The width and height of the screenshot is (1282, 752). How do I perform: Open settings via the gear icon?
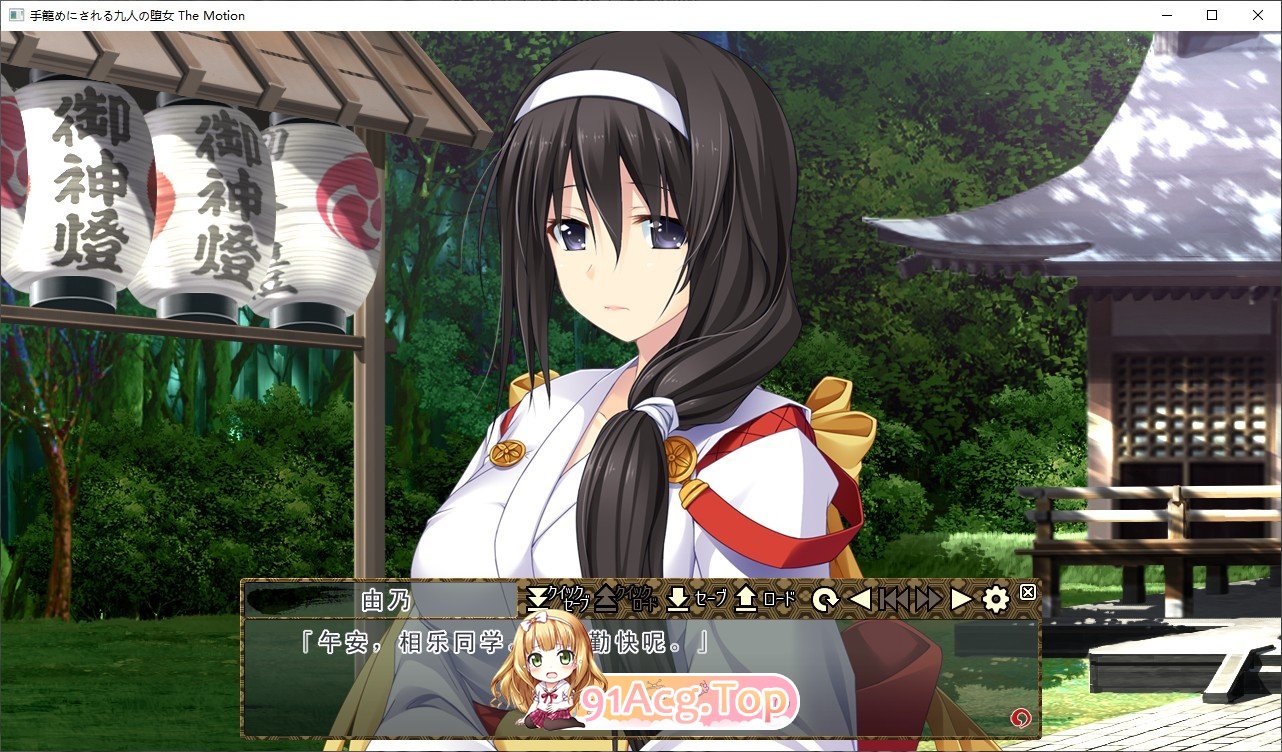point(995,600)
